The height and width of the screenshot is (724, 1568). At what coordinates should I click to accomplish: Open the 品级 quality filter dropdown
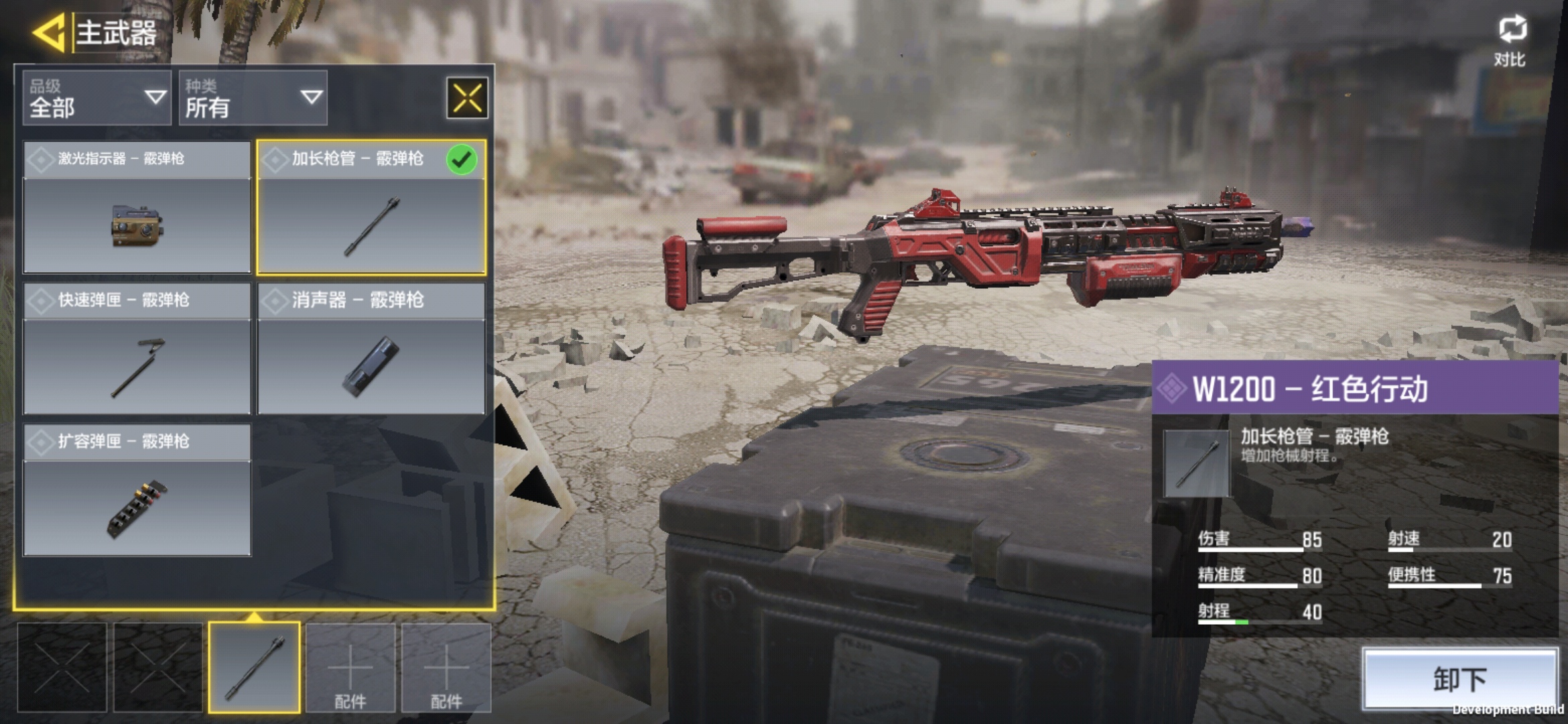(x=97, y=98)
